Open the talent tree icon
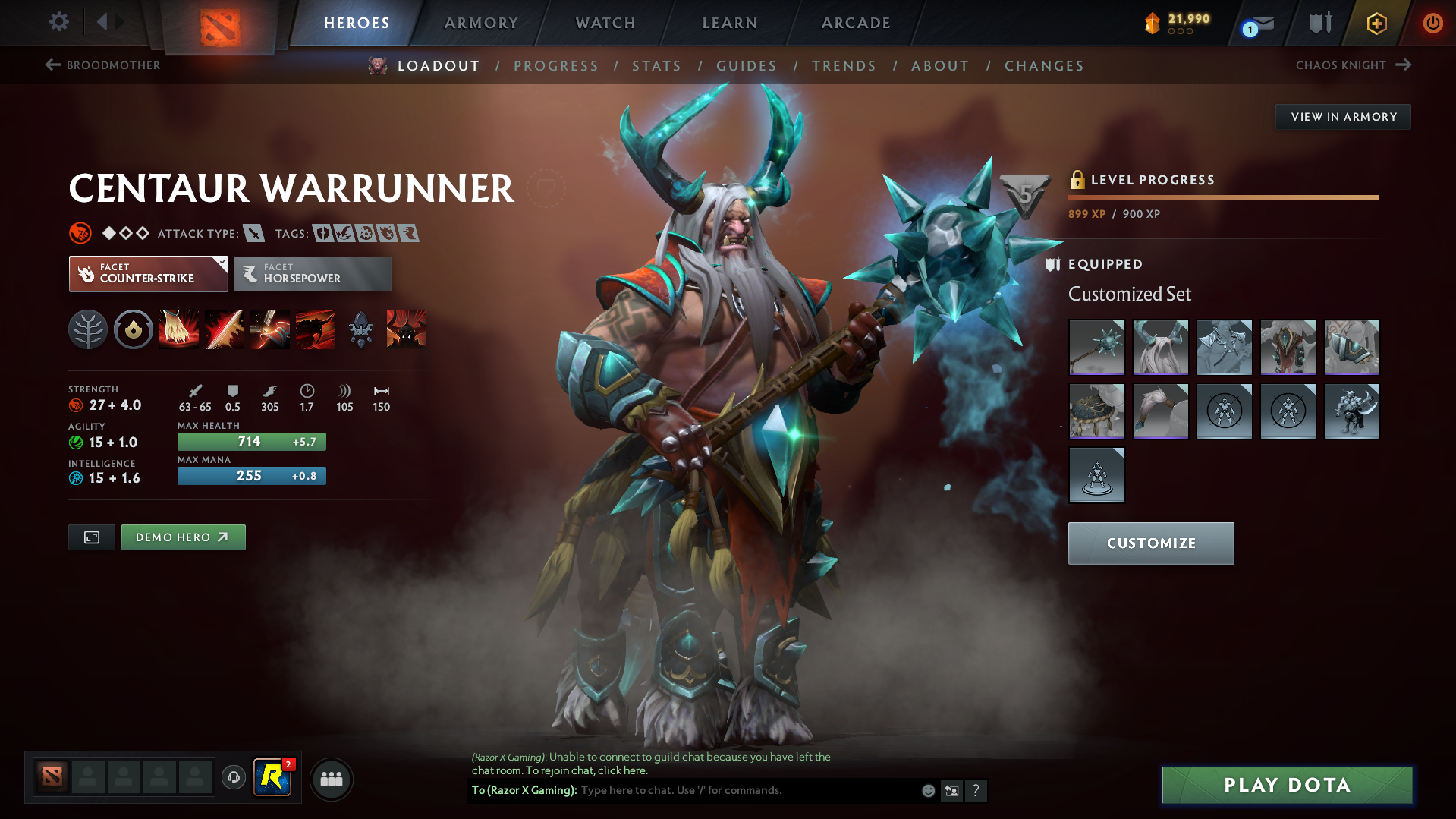Screen dimensions: 1456x819 [88, 329]
